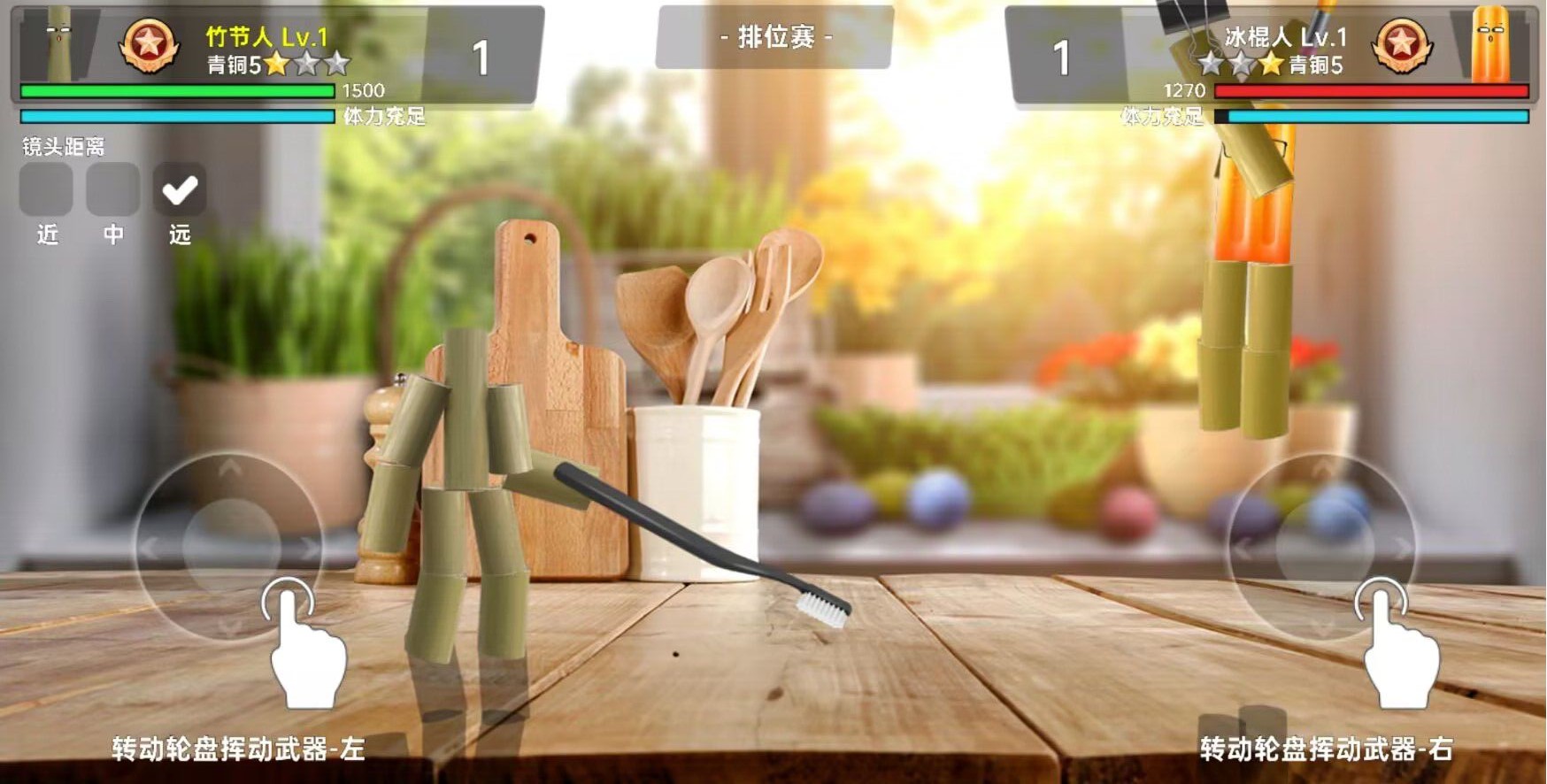Click the 冰棍人 opponent avatar portrait

click(x=1489, y=44)
